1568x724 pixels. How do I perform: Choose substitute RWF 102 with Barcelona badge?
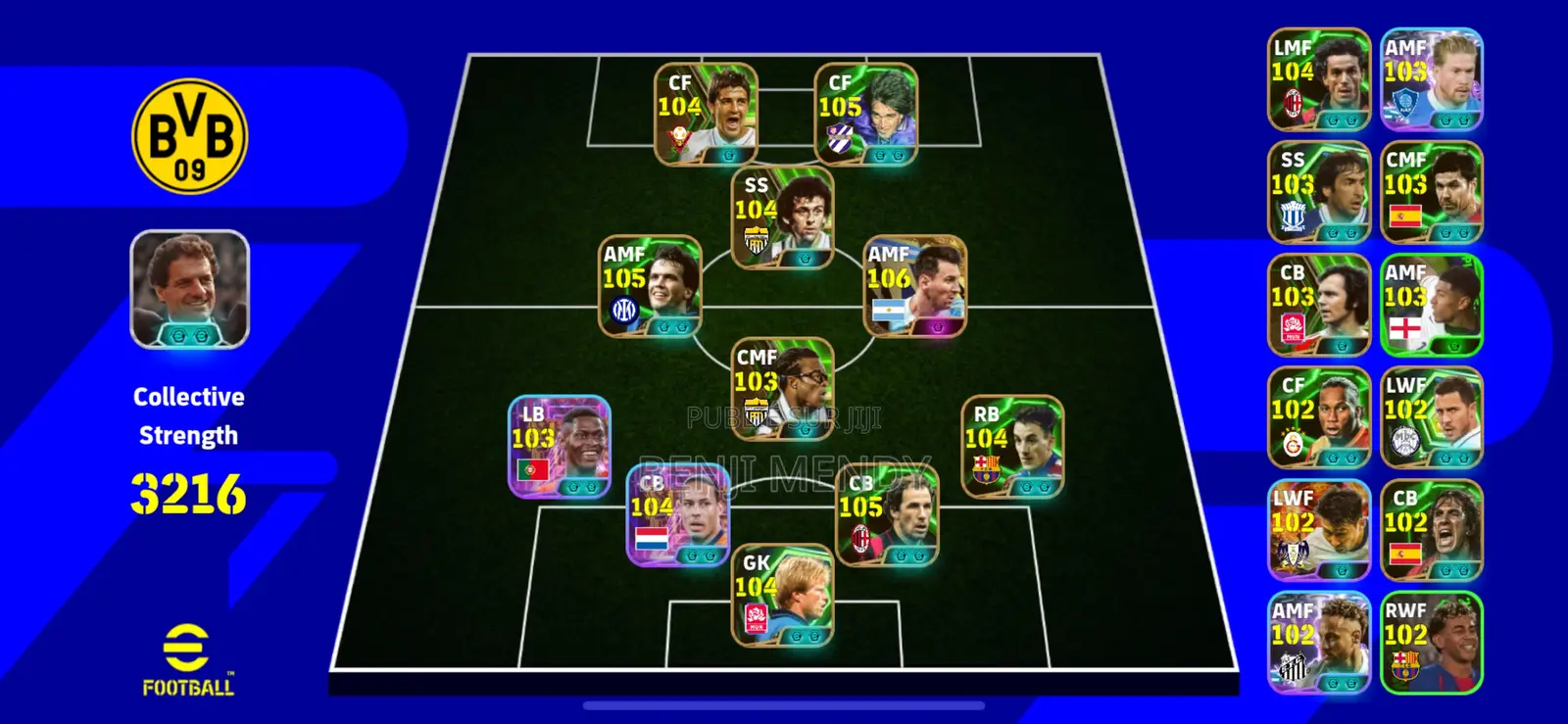[1431, 643]
